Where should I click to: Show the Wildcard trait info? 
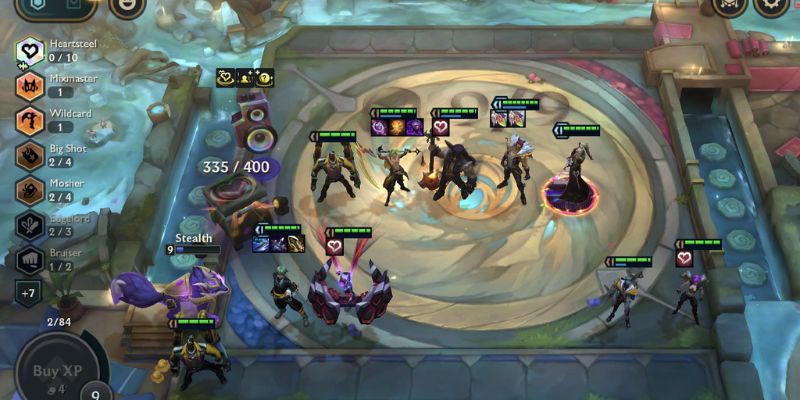29,120
